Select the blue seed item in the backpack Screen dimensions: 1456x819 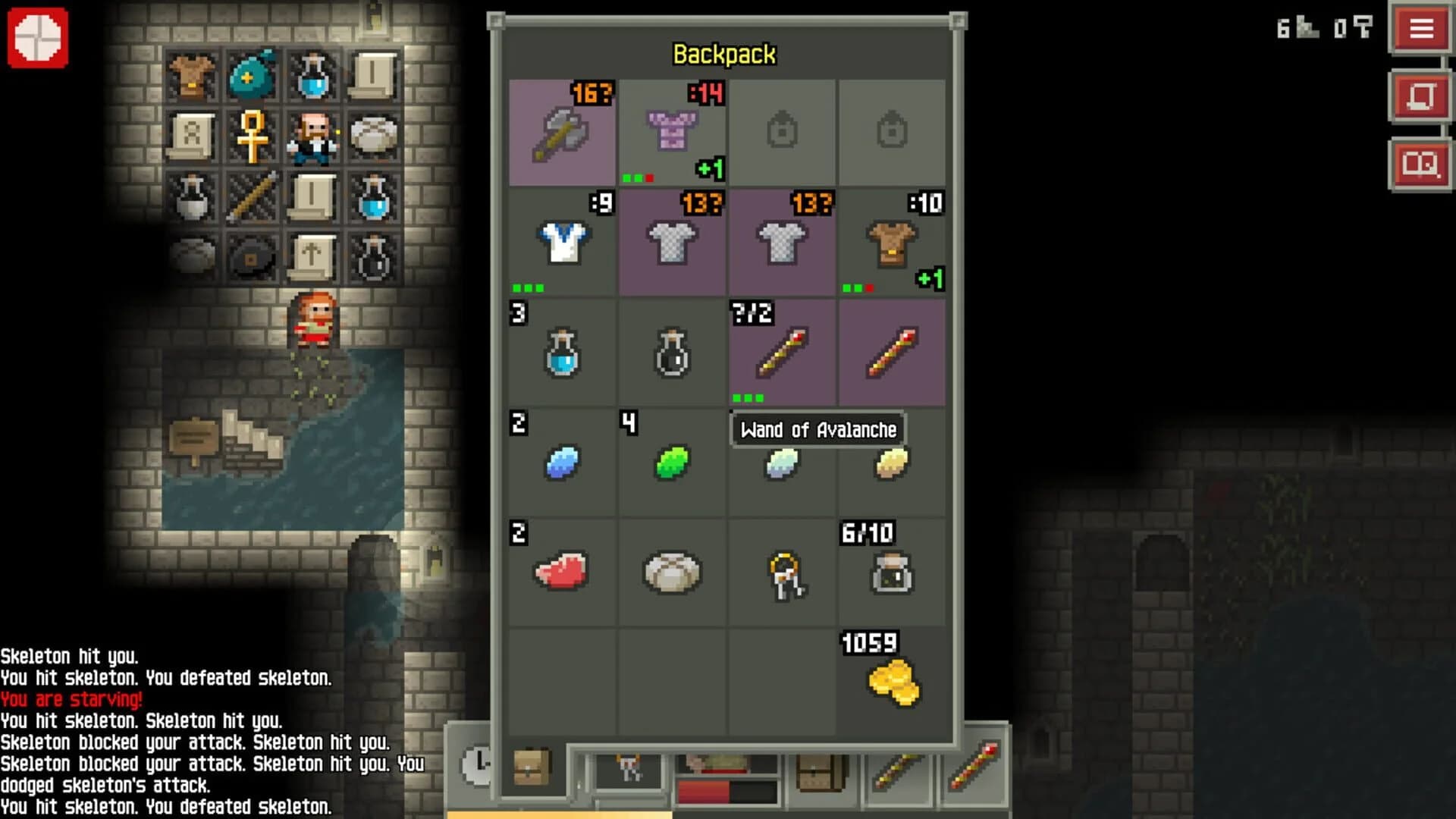[x=562, y=463]
